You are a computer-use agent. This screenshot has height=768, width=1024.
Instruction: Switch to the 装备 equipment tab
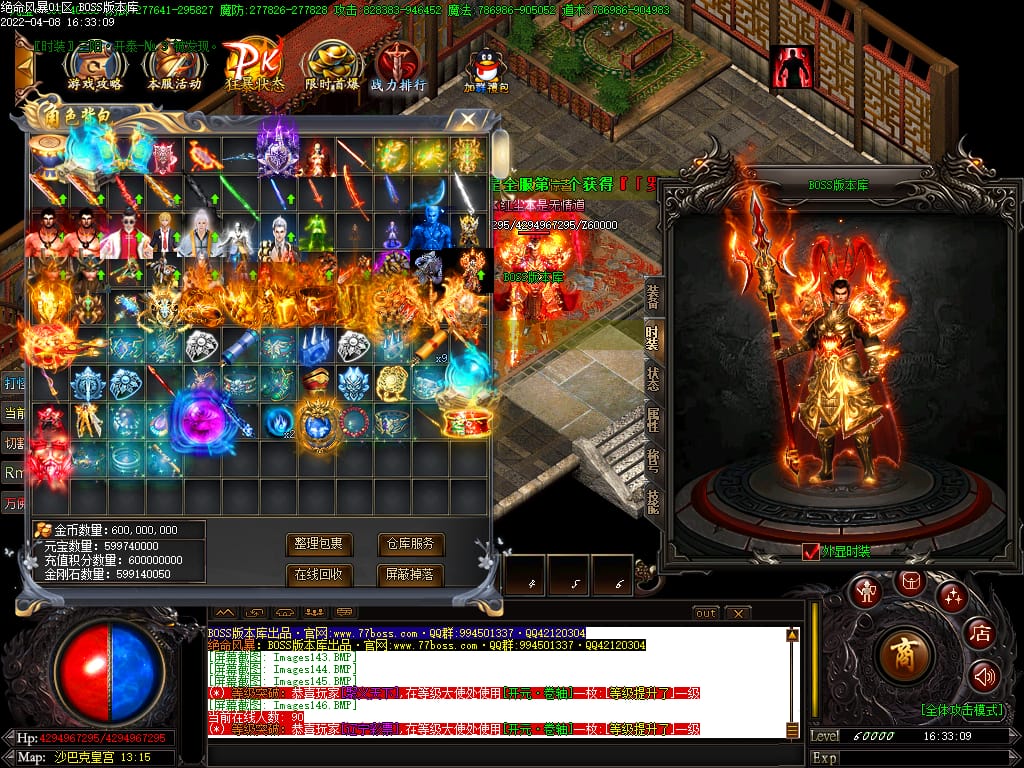click(652, 296)
